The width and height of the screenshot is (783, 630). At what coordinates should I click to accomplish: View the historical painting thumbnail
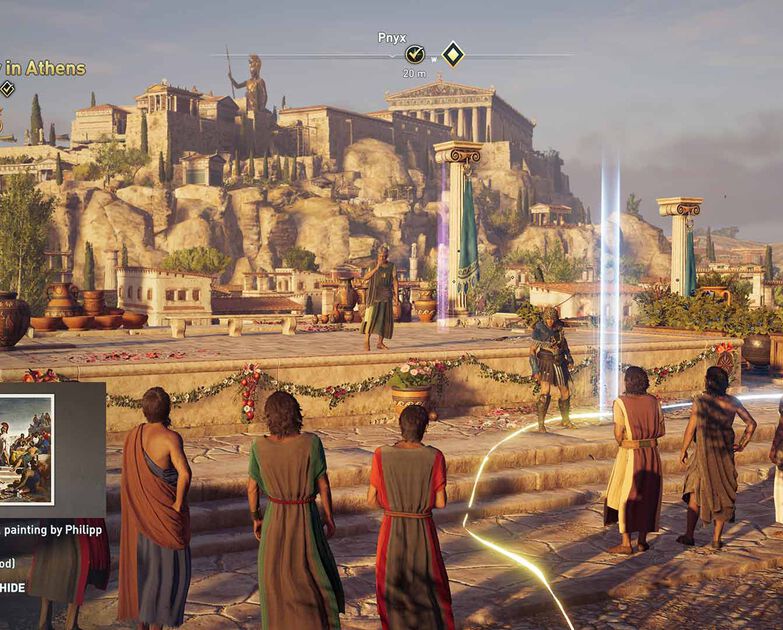coord(26,449)
